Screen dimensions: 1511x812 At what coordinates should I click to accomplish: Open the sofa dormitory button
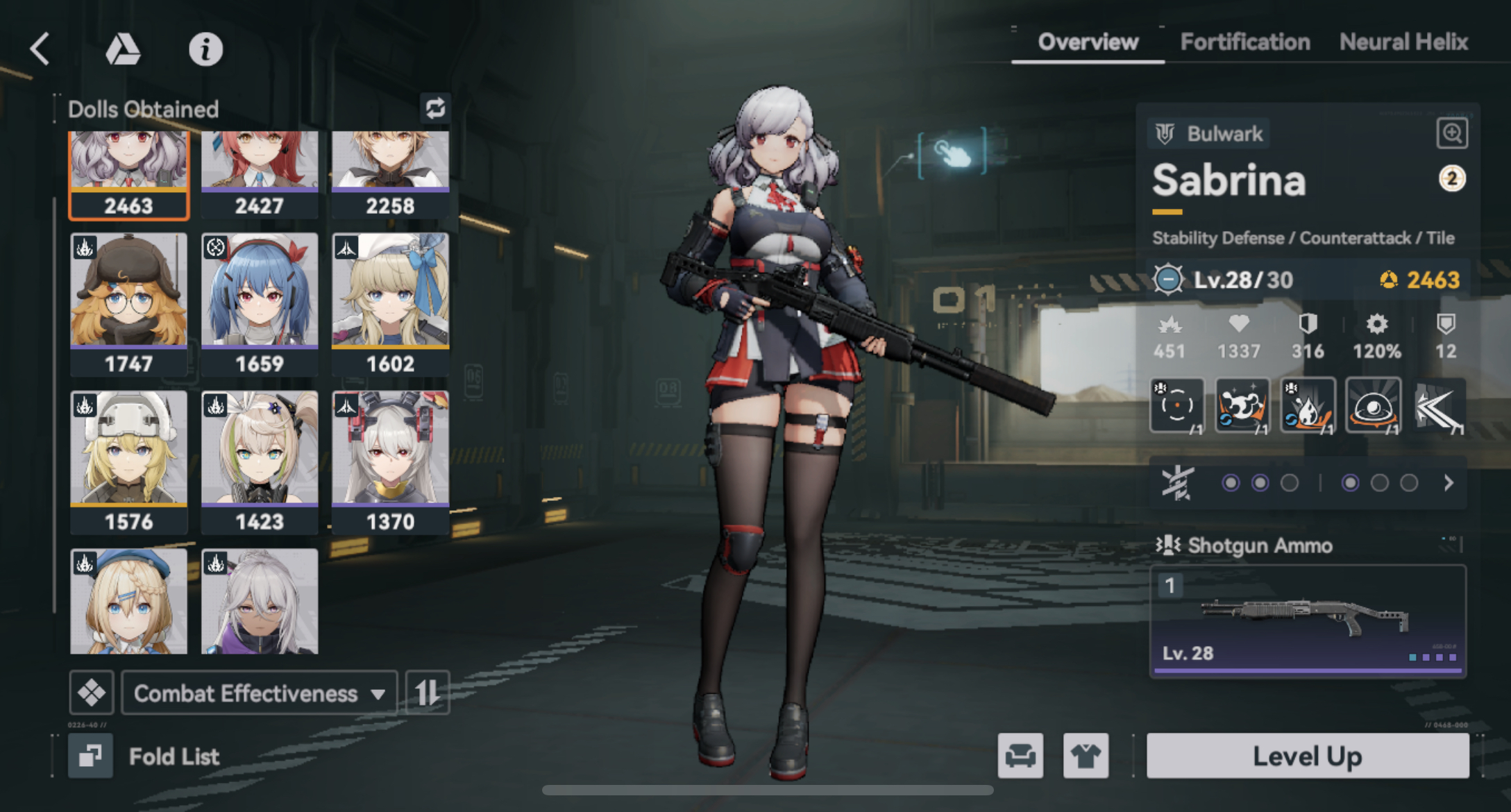tap(1020, 756)
